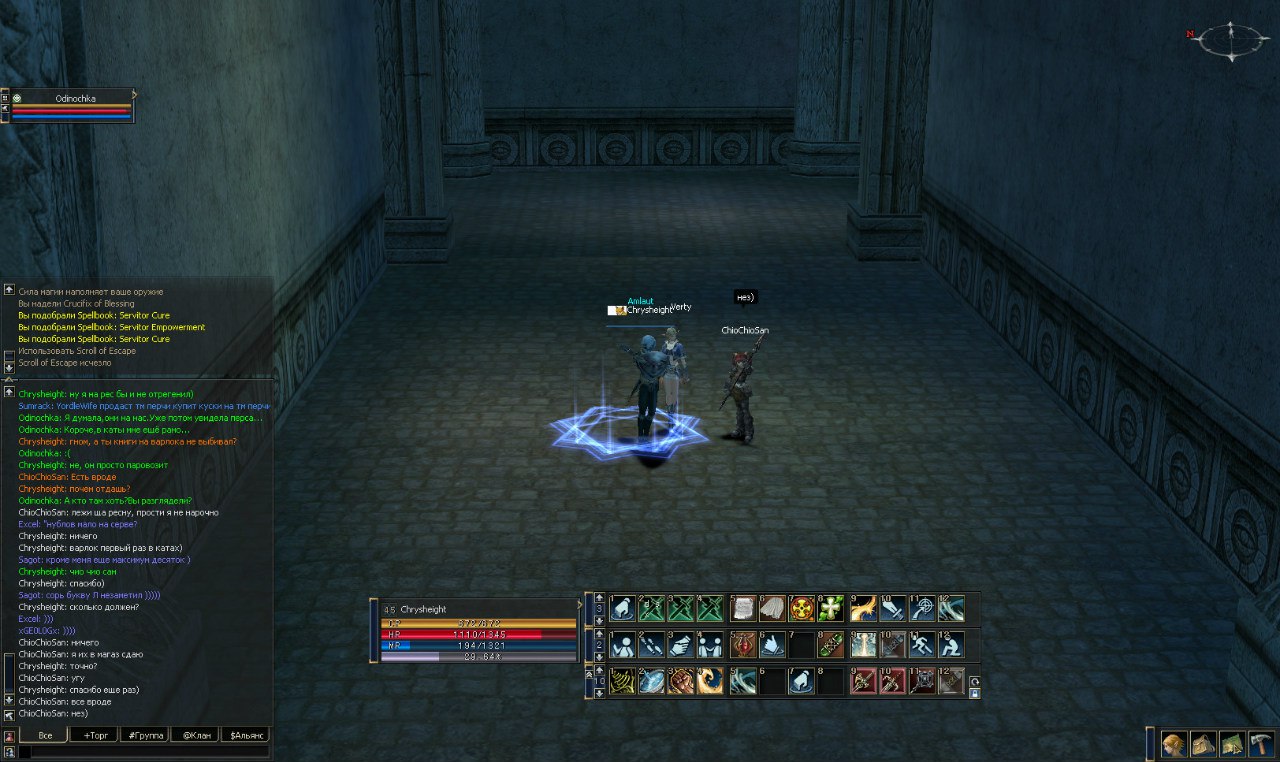Switch to the @Клан clan chat tab

pyautogui.click(x=194, y=735)
